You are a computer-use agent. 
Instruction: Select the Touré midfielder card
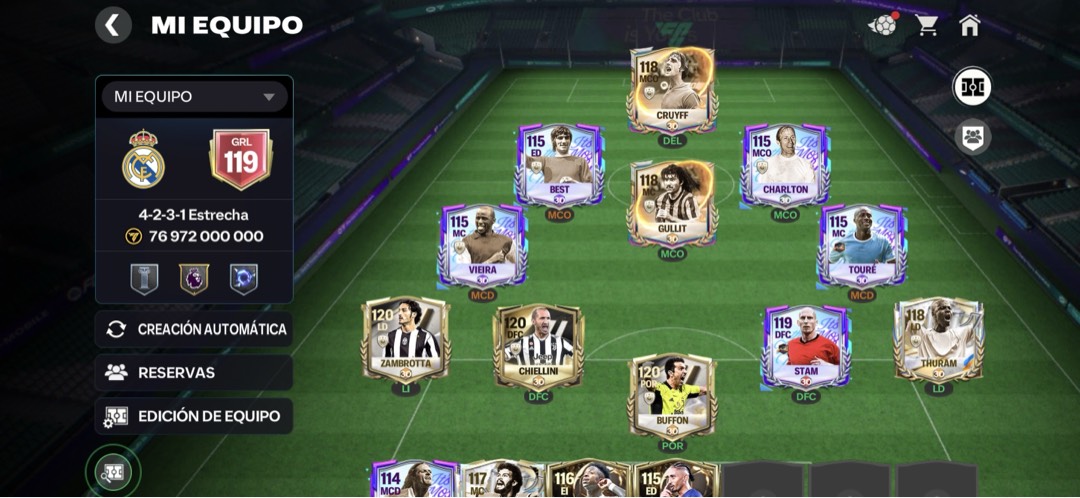click(862, 244)
